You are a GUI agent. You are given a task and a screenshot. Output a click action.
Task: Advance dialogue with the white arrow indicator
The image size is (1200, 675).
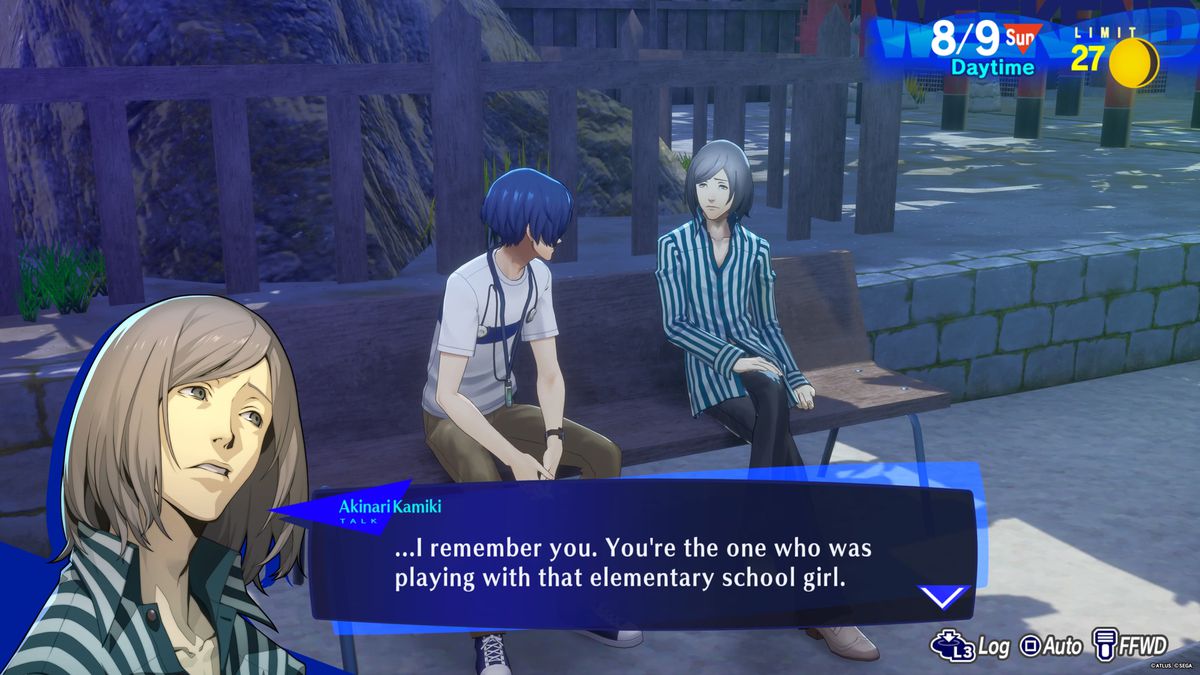tap(944, 597)
